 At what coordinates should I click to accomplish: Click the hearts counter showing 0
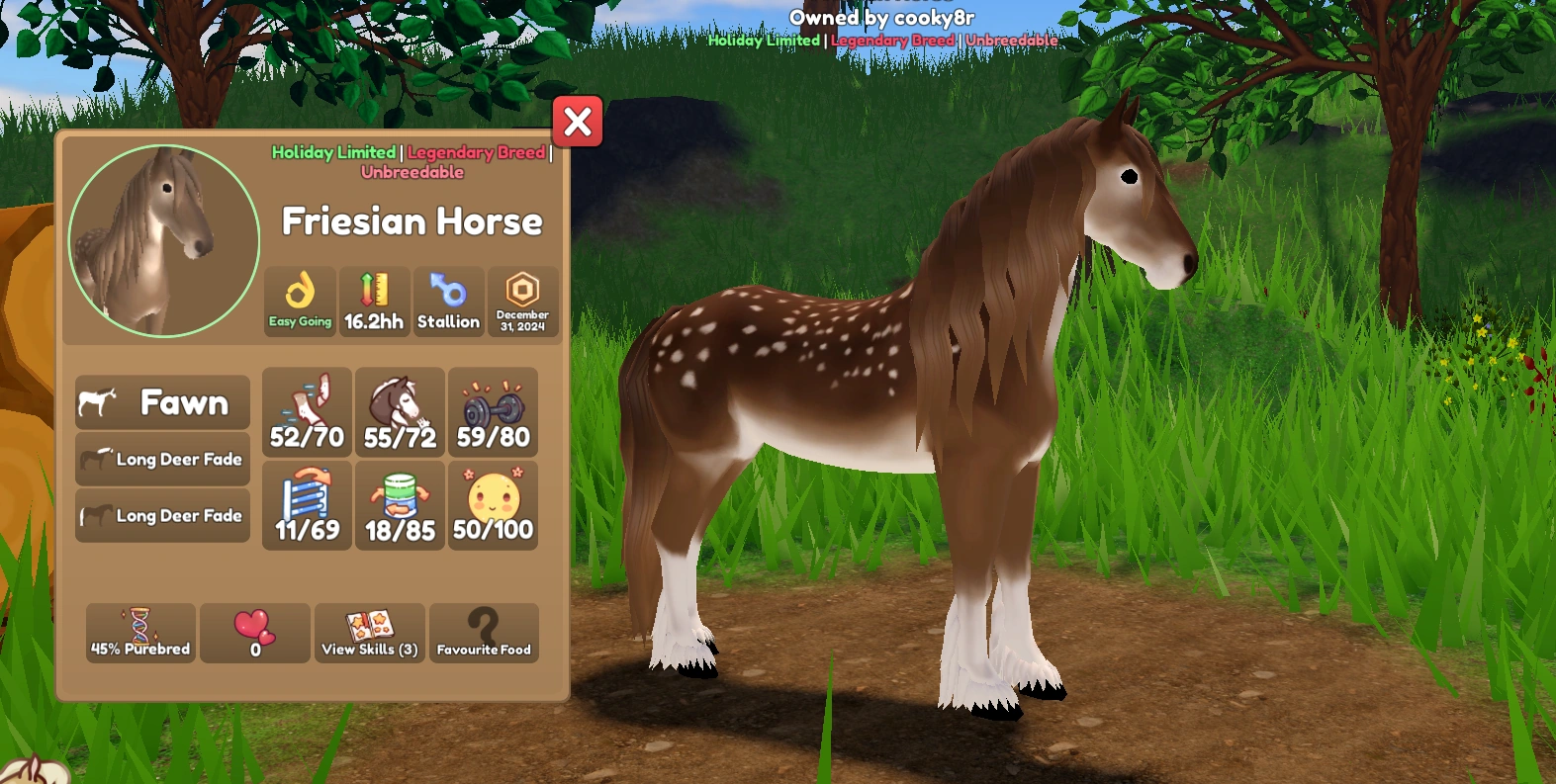pyautogui.click(x=254, y=633)
